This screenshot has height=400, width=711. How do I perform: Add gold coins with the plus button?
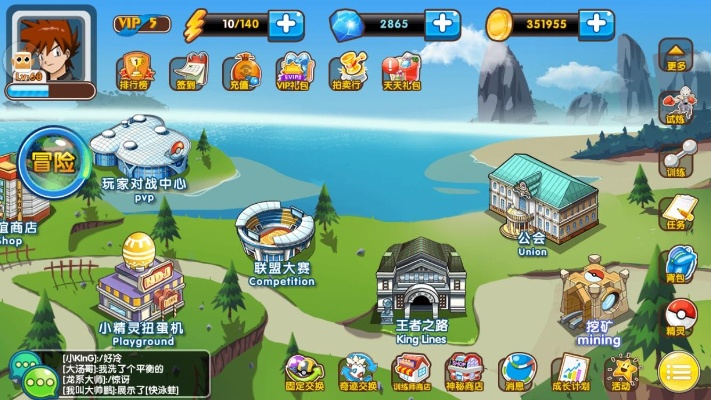(x=596, y=22)
